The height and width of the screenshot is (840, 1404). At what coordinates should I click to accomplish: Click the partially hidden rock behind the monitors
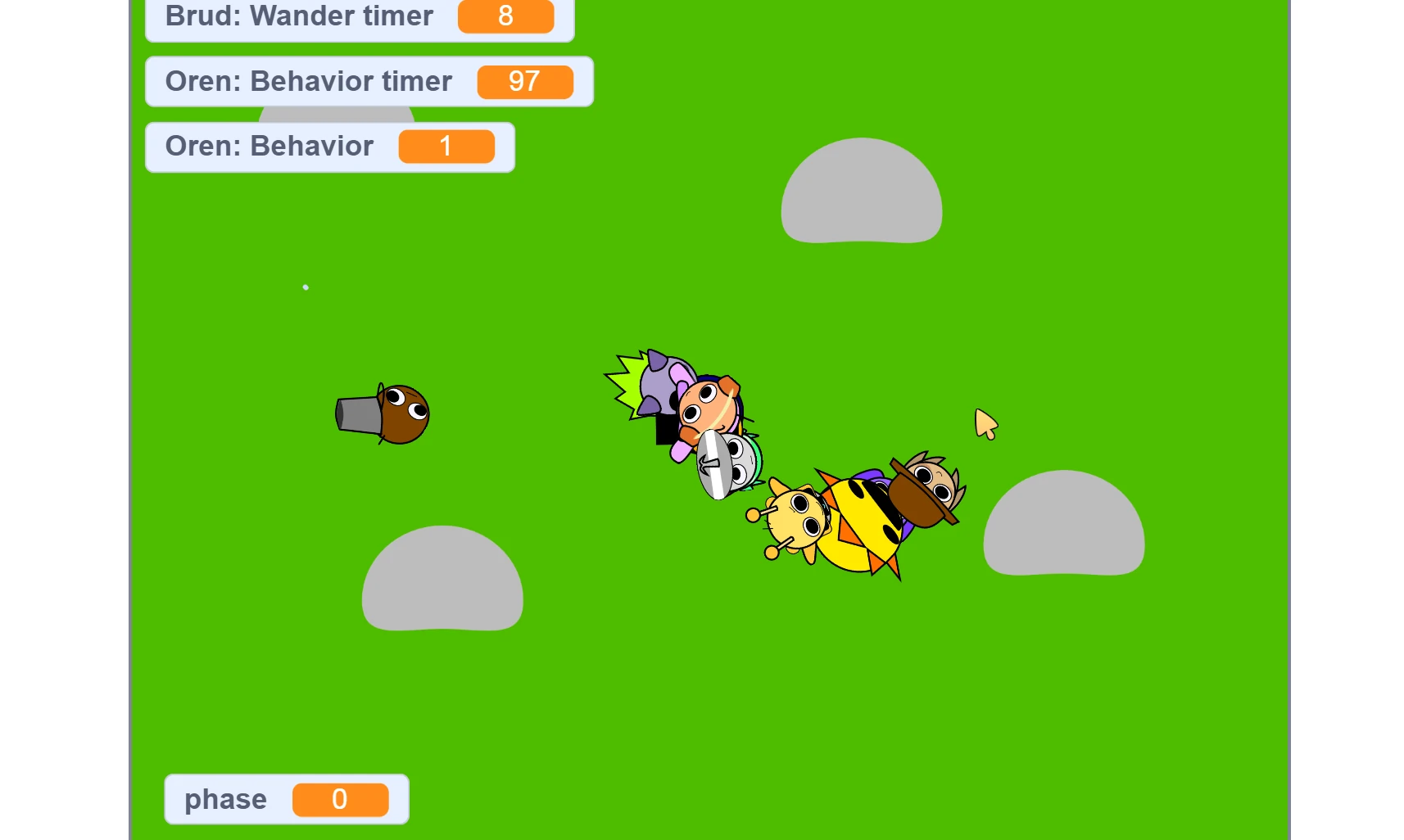[336, 115]
